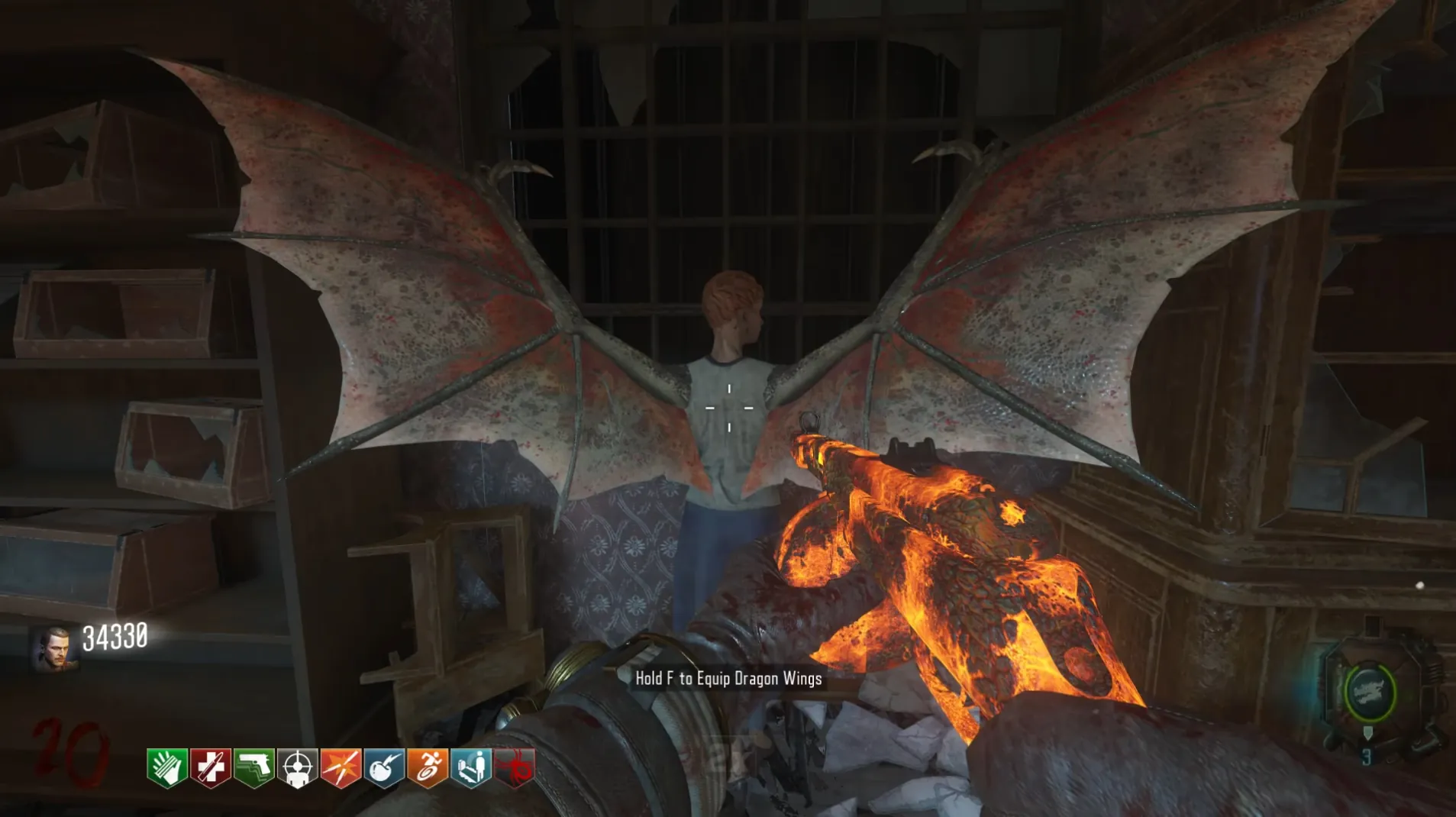Select the red spider perk icon

(515, 767)
